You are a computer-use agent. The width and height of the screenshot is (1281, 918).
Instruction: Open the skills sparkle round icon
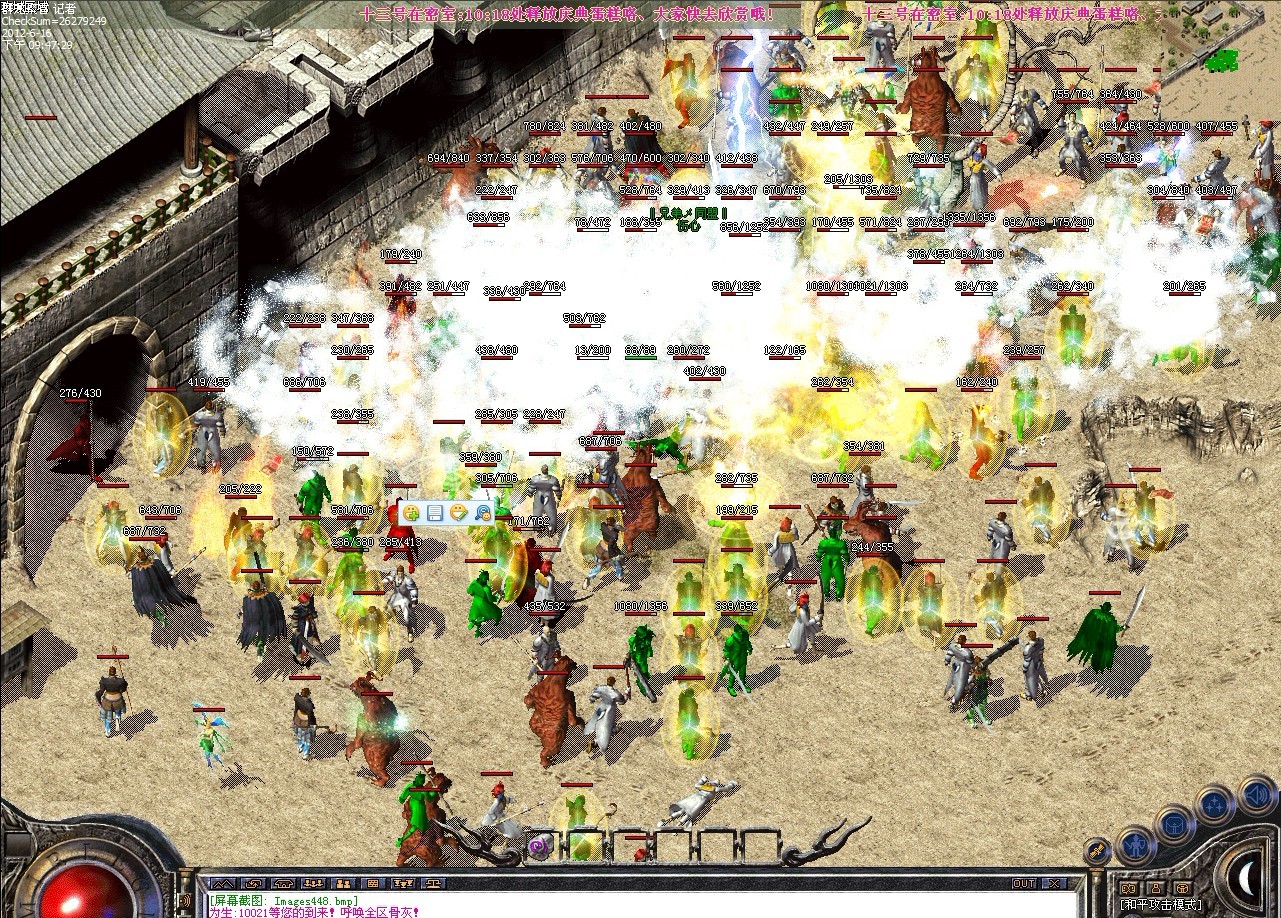click(x=1213, y=803)
